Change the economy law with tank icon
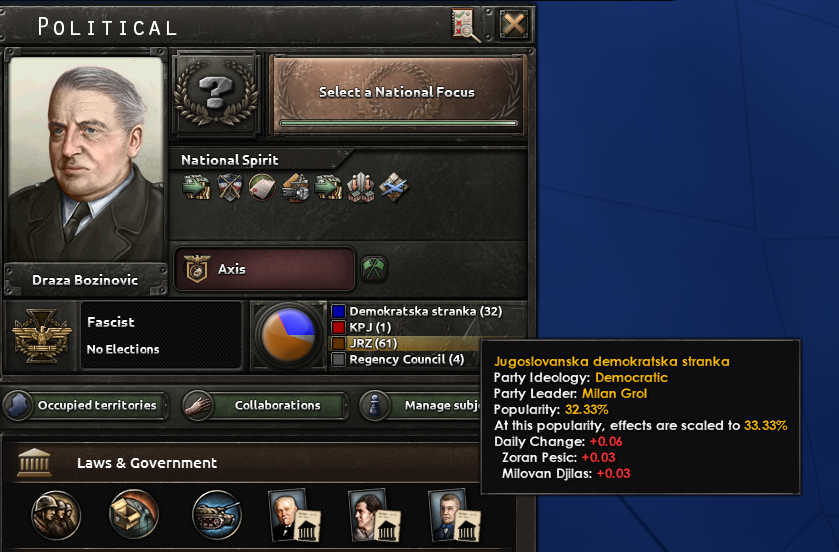 216,514
